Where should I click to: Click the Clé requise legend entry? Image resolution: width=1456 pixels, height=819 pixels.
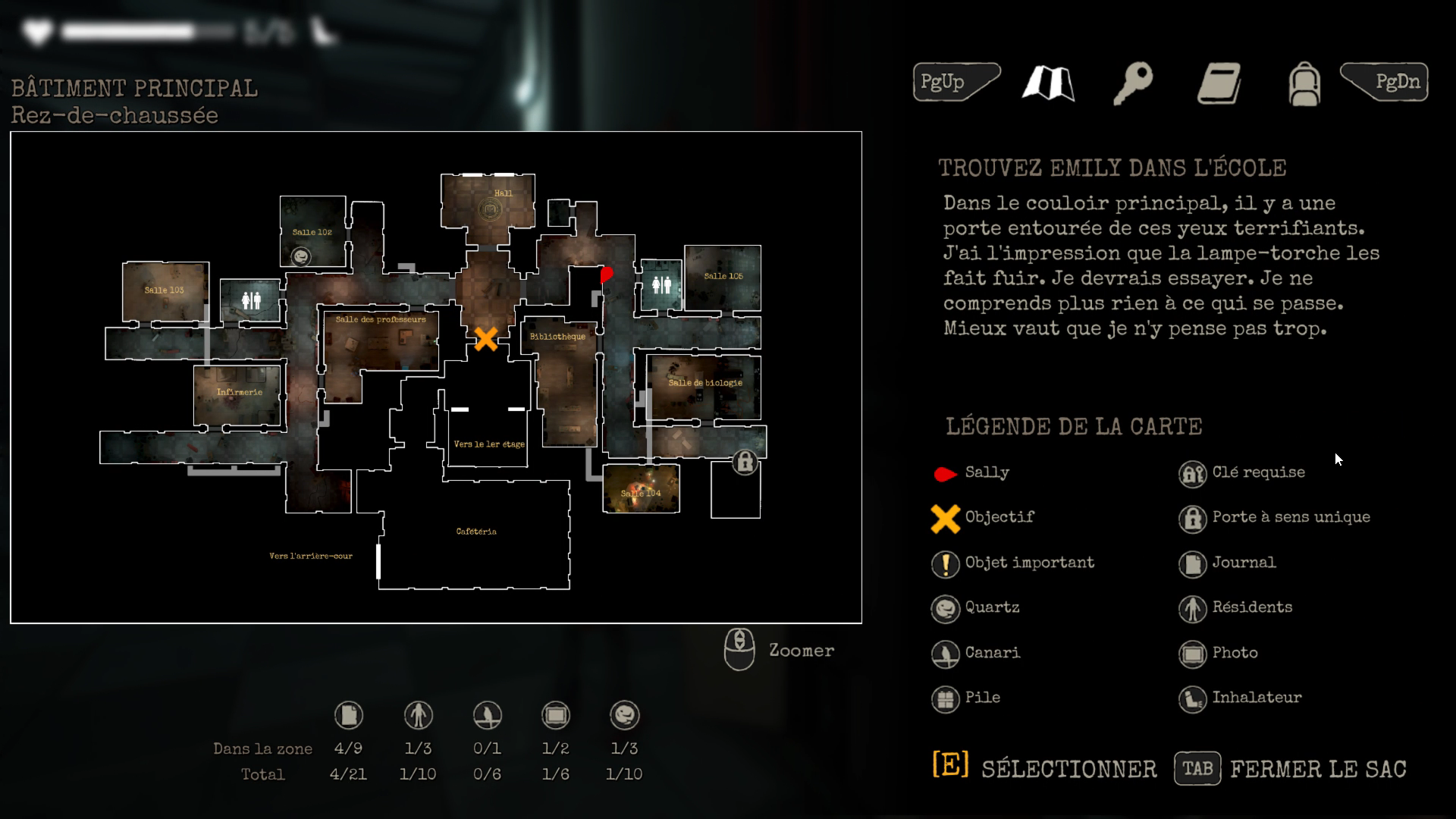[1258, 472]
